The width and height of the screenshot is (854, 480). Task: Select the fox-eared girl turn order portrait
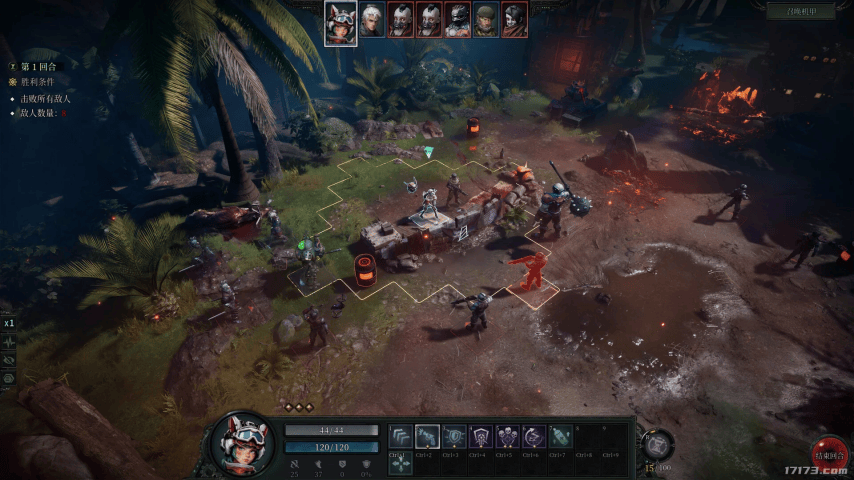(341, 21)
